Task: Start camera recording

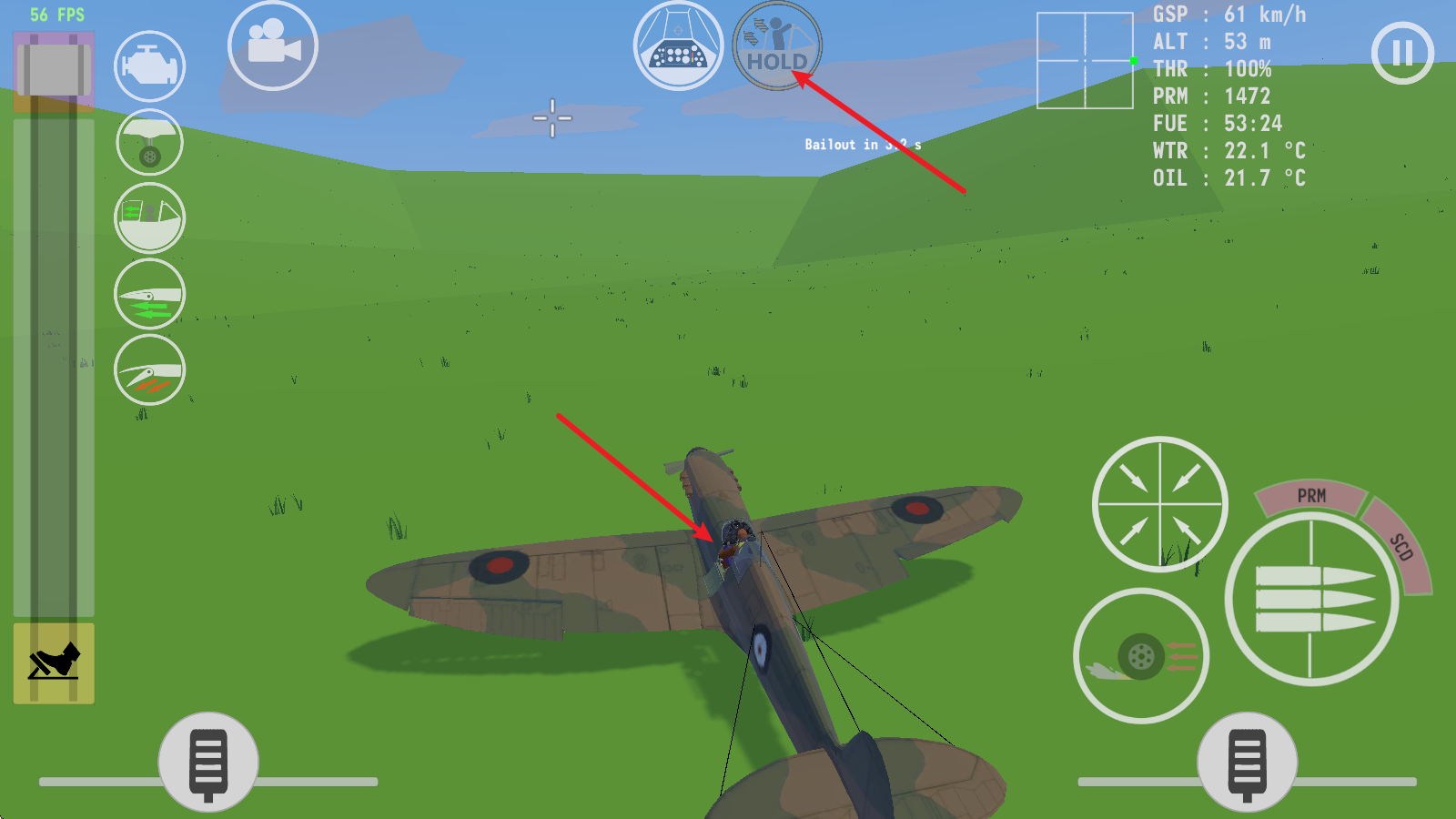Action: [274, 47]
